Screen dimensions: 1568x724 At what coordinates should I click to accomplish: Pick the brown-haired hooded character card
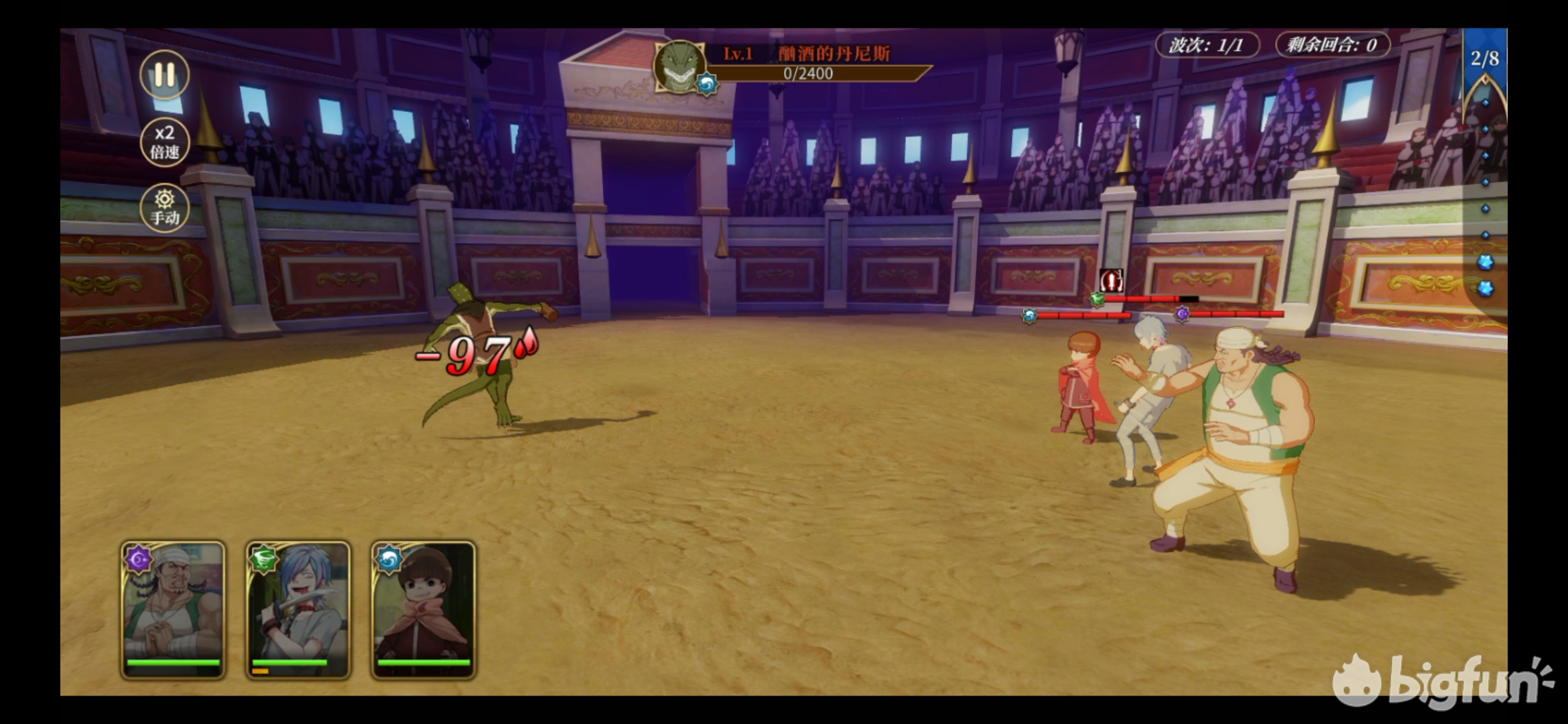click(423, 609)
